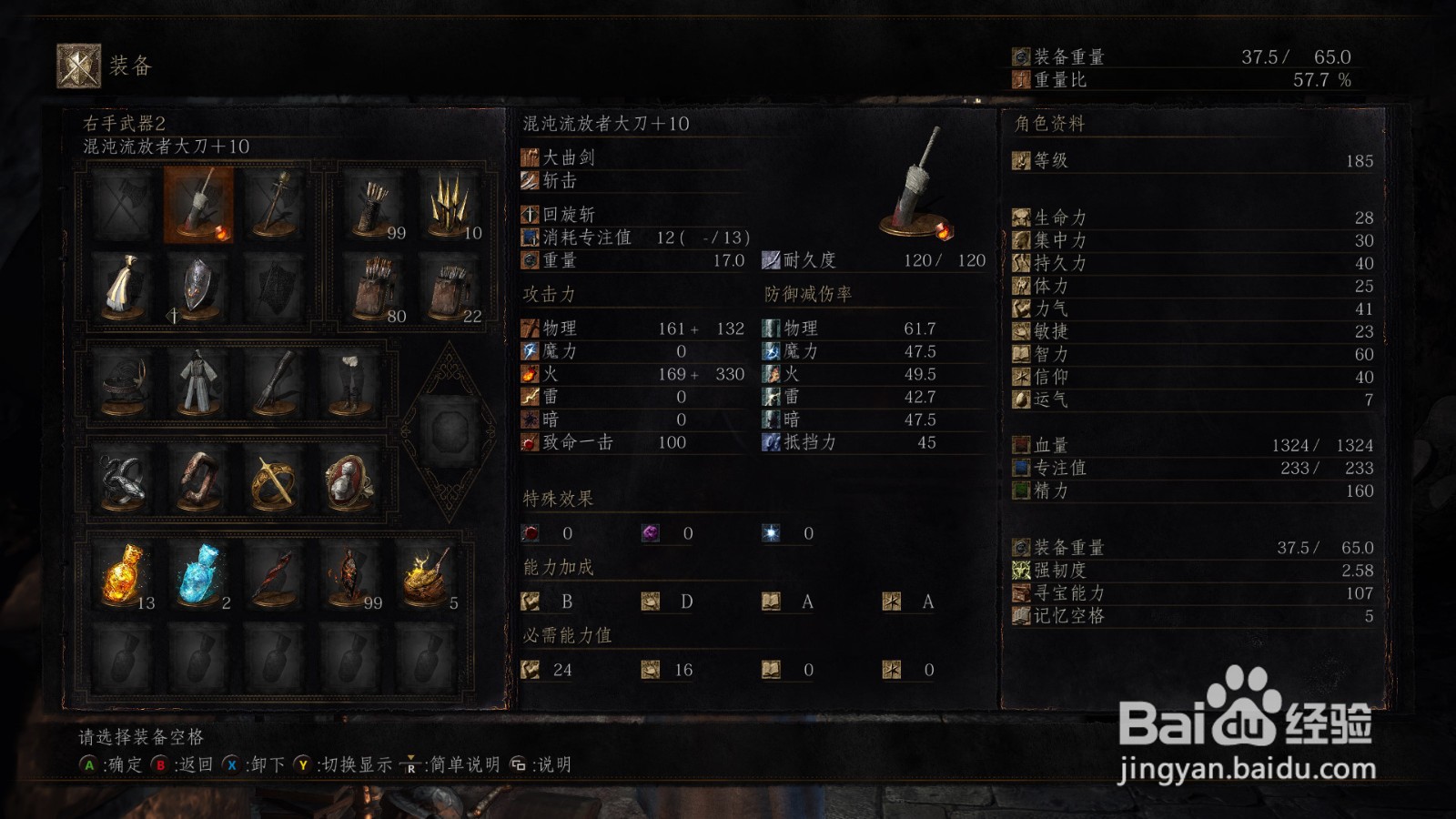
Task: Select the shield in the left-hand slot
Action: 198,288
